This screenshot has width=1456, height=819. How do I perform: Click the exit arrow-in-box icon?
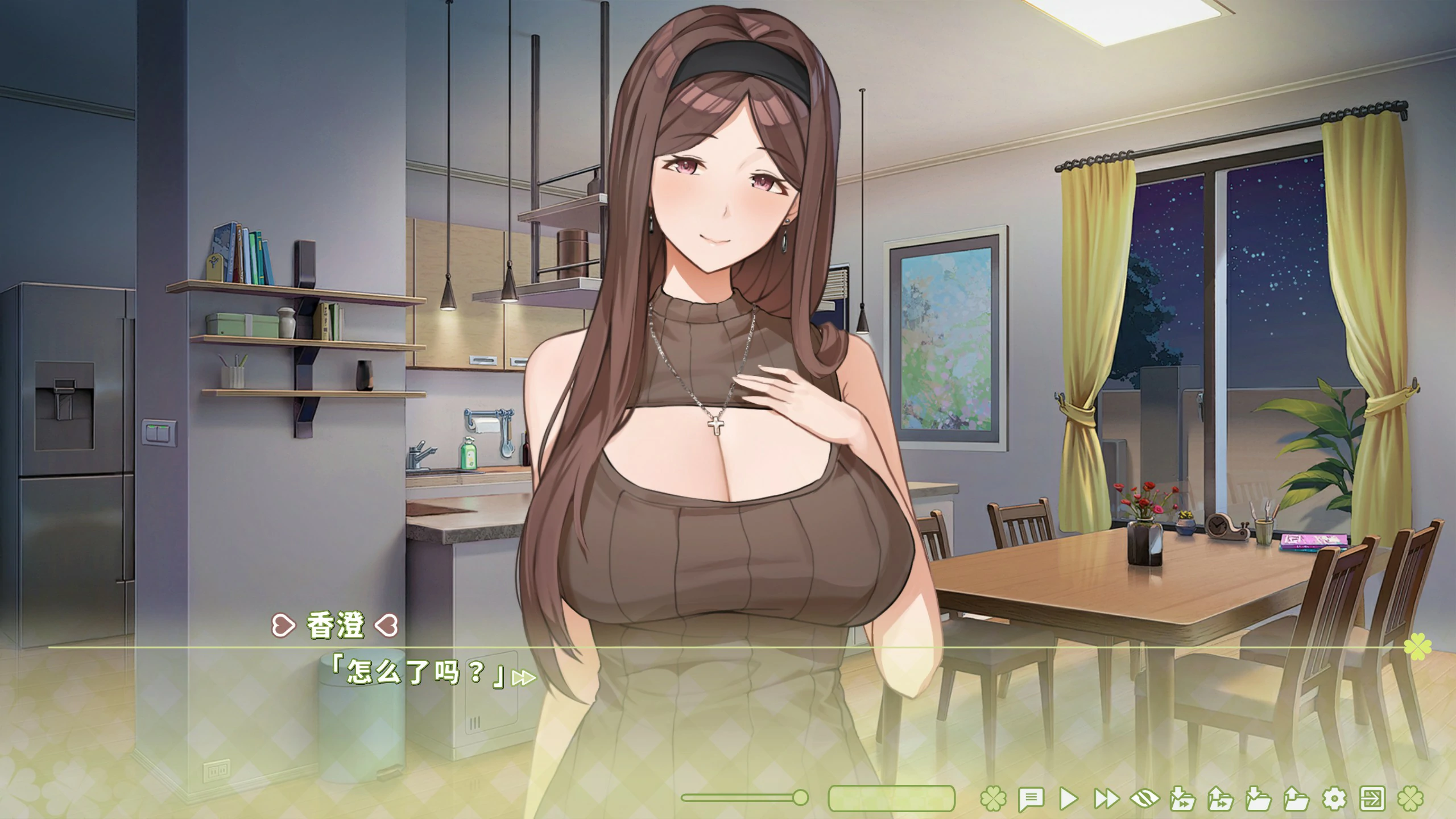1372,799
